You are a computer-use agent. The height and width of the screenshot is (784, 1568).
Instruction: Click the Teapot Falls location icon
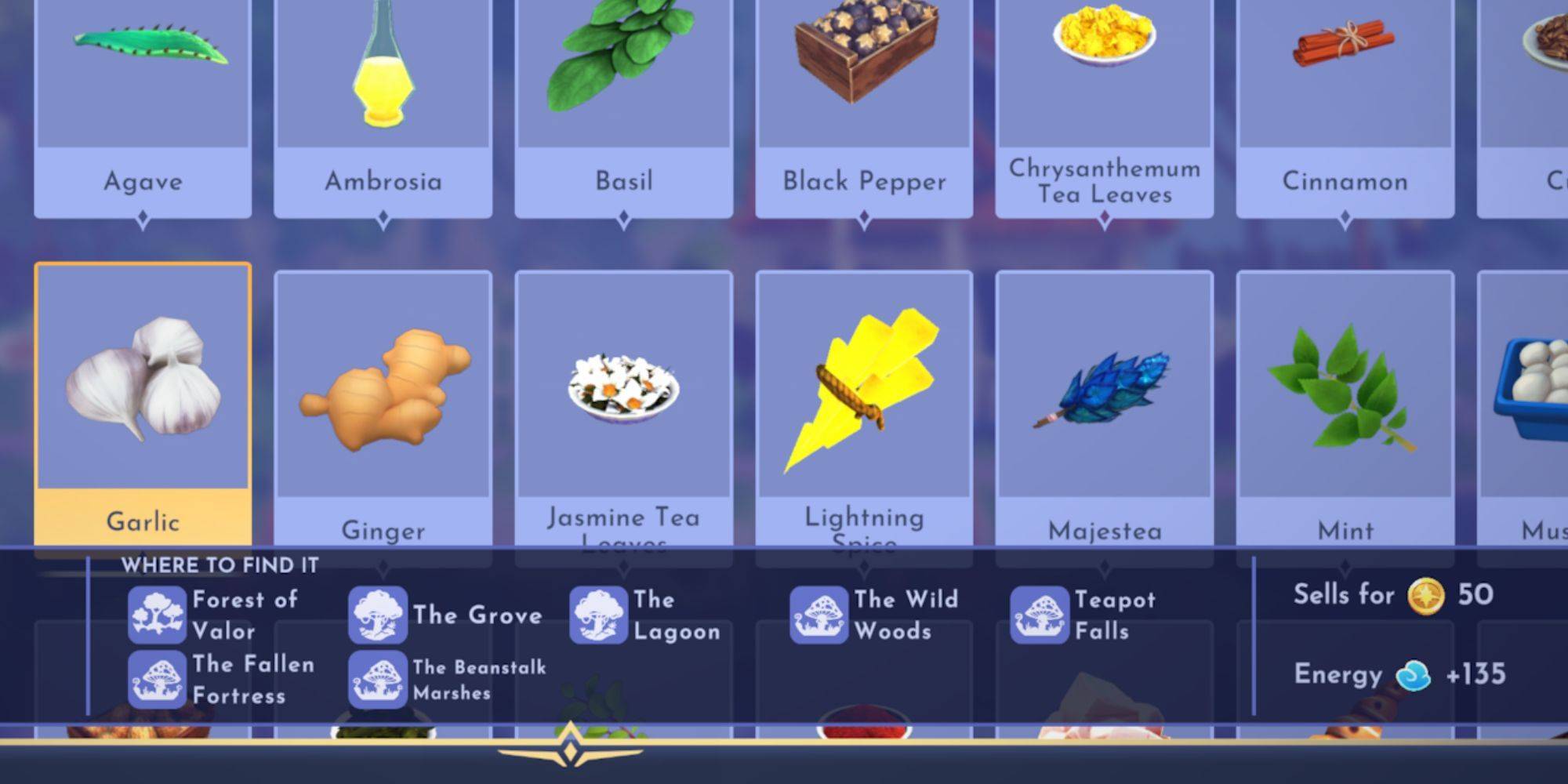click(x=1040, y=615)
